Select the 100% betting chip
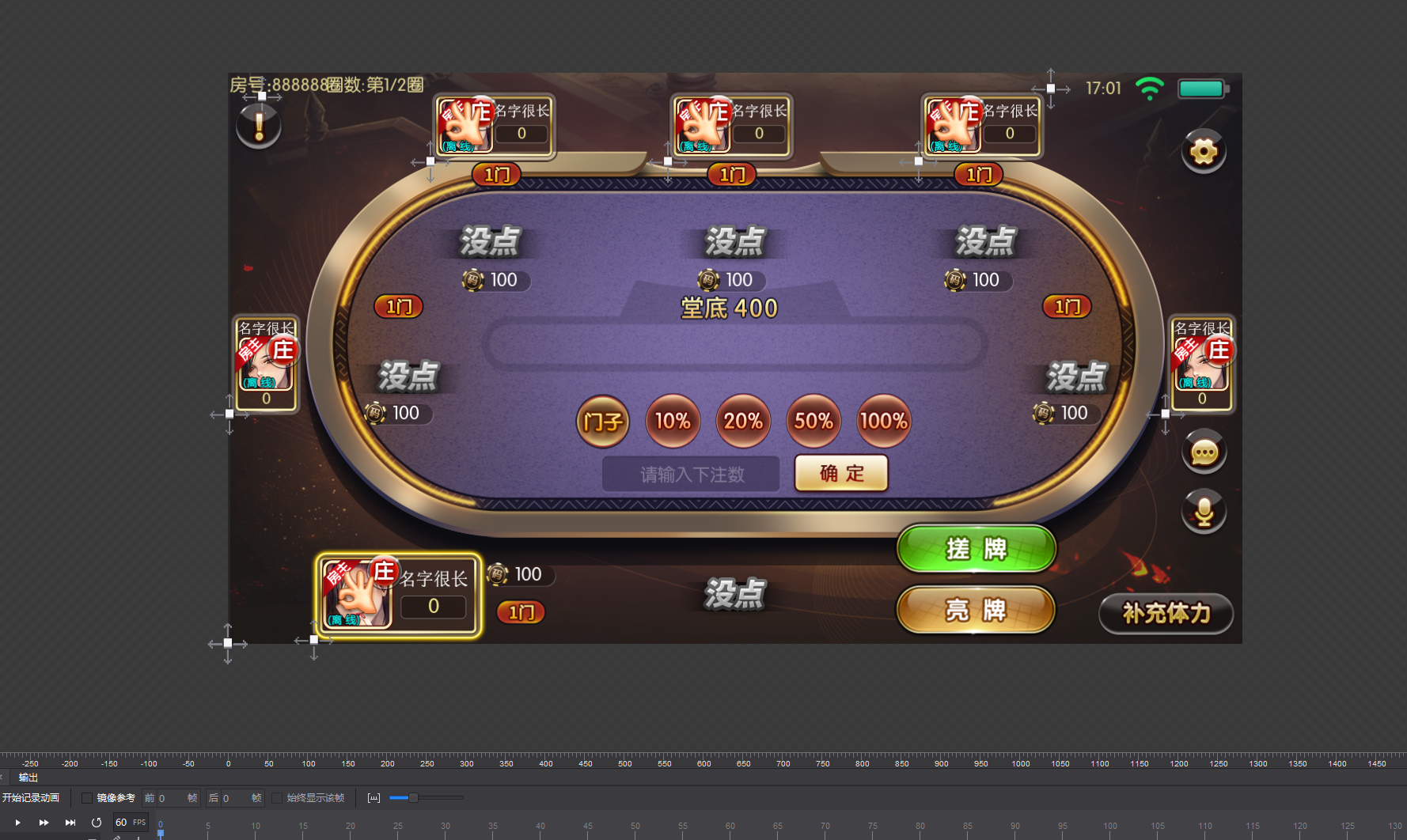 (882, 422)
